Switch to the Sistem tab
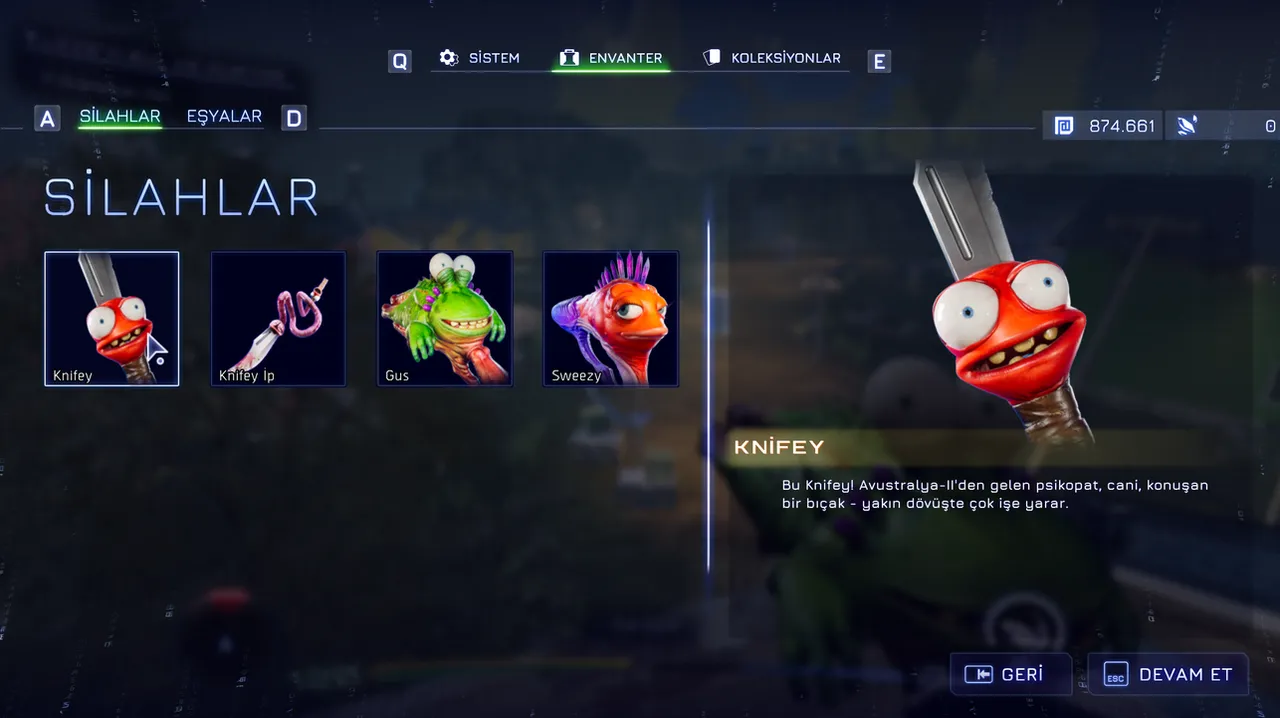This screenshot has height=718, width=1280. (480, 58)
